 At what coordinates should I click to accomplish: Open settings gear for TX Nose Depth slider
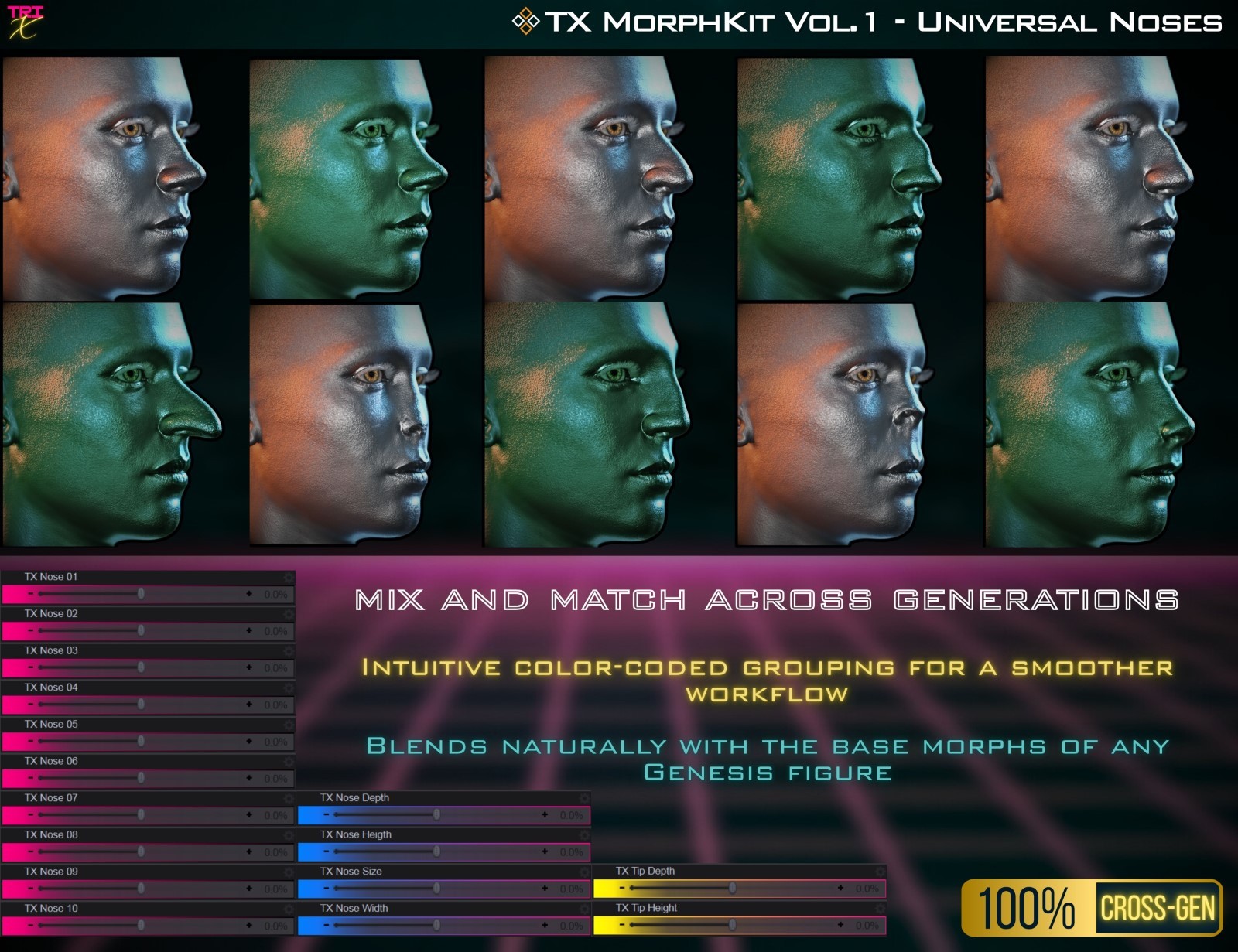point(584,797)
